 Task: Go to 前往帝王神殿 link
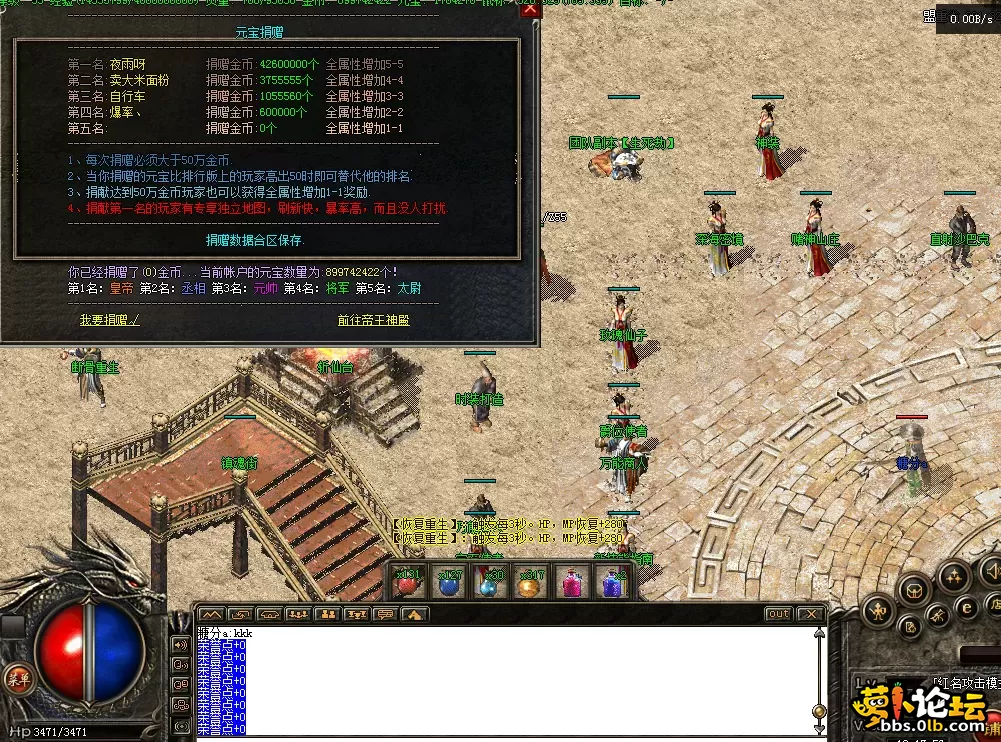point(373,320)
